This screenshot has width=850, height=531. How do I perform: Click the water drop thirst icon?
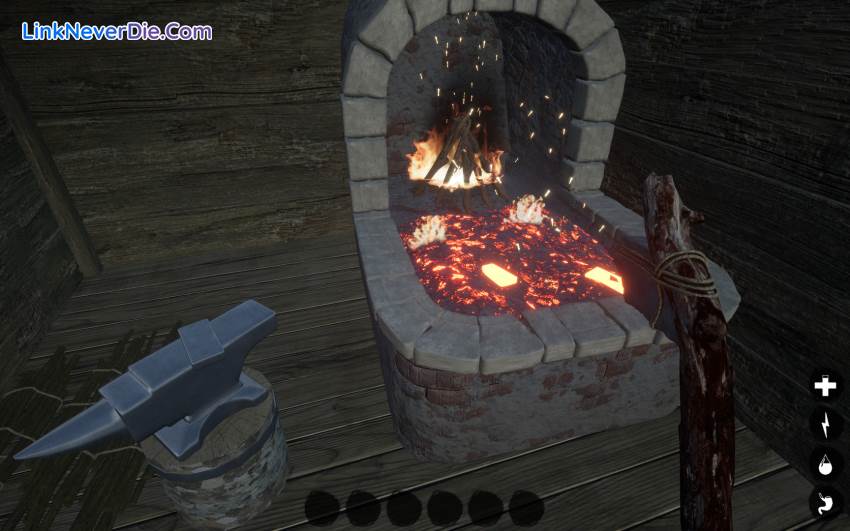click(x=825, y=464)
